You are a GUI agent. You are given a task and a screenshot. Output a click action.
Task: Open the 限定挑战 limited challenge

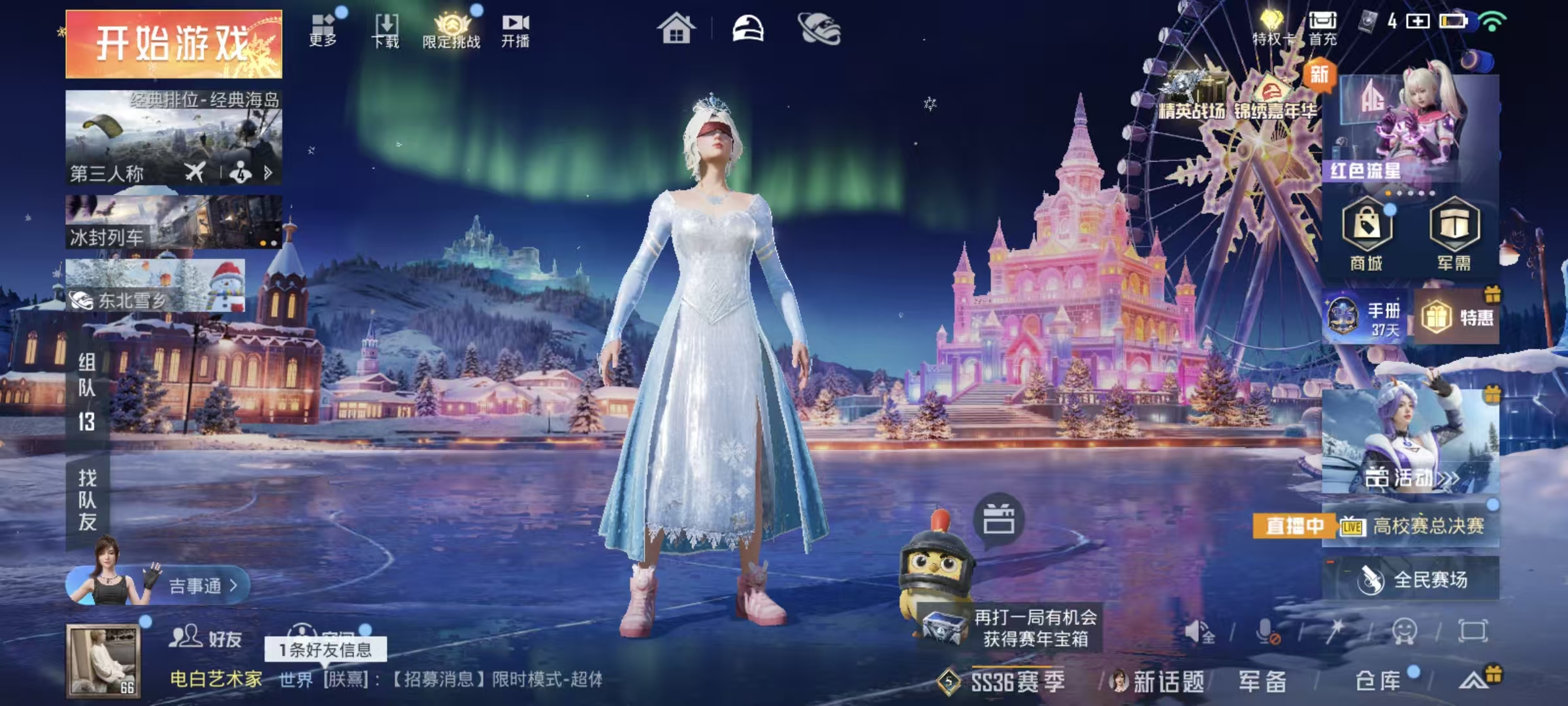coord(451,31)
